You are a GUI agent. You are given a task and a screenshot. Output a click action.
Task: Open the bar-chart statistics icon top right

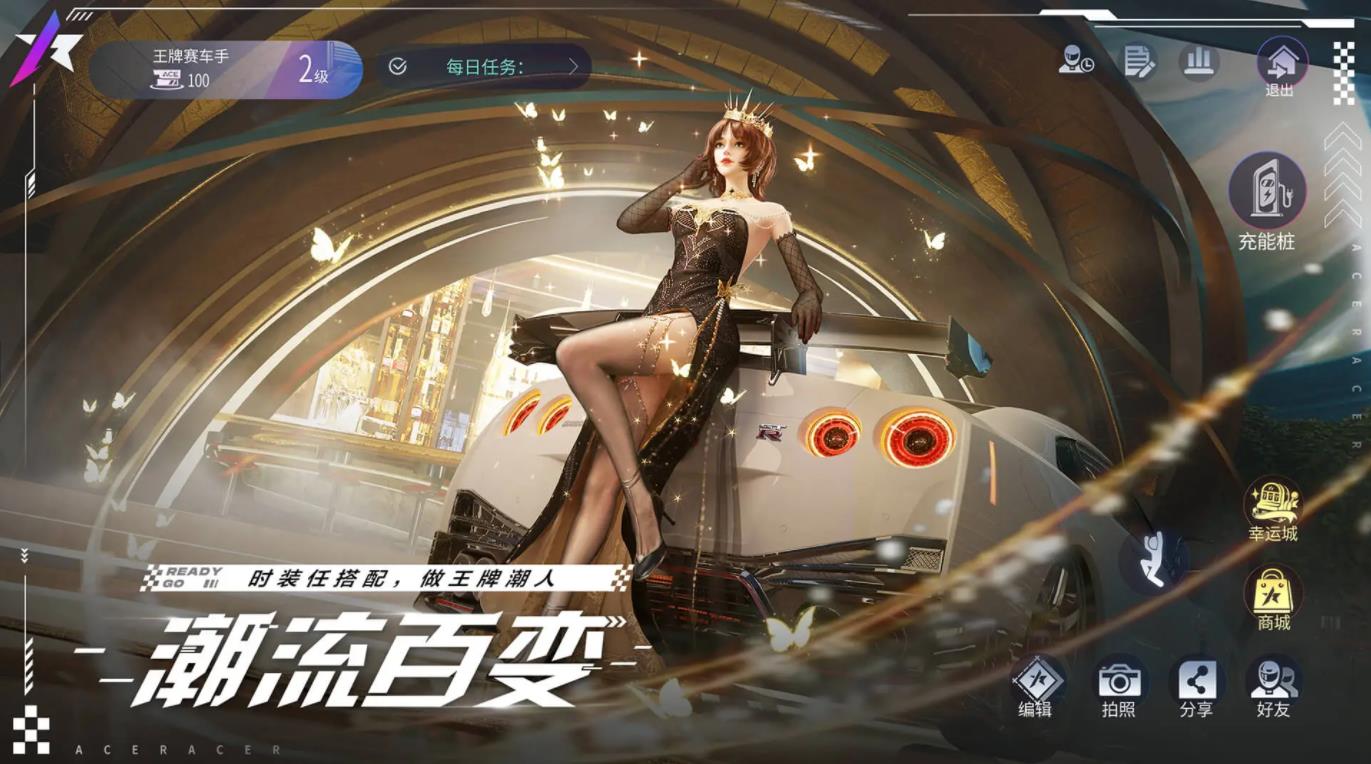pos(1198,62)
